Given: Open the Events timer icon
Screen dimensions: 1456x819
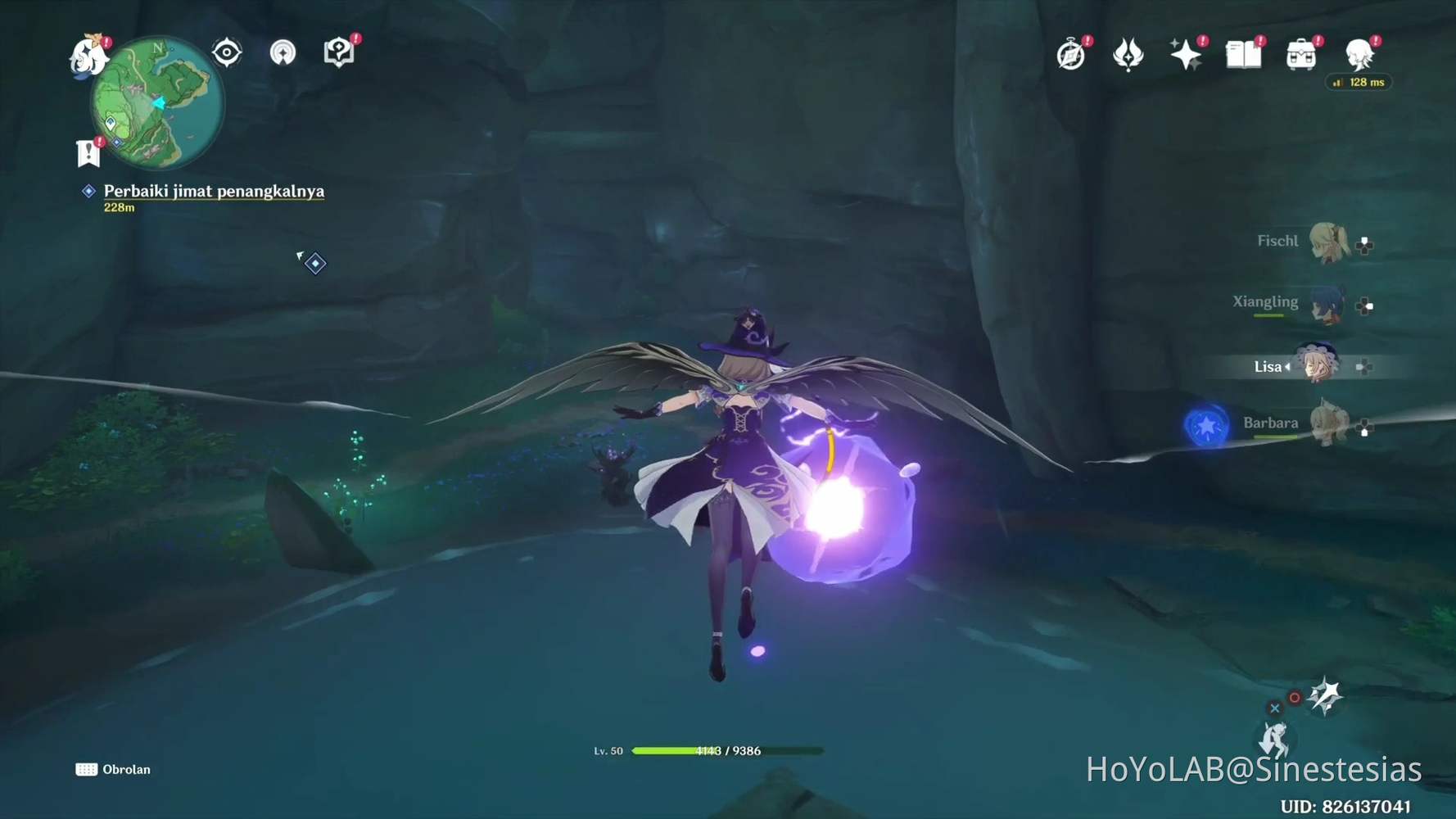Looking at the screenshot, I should tap(1070, 55).
